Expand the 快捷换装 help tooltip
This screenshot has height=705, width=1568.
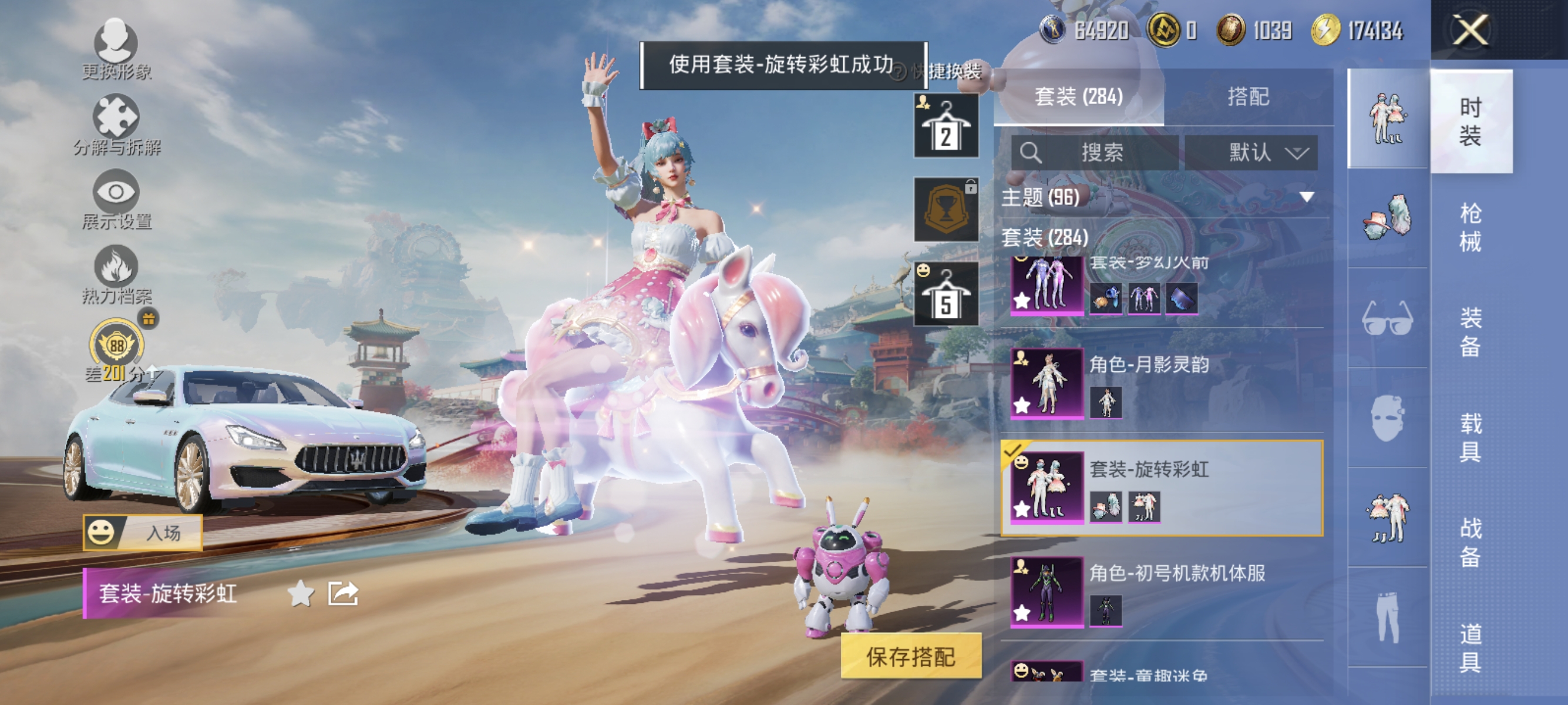point(899,71)
